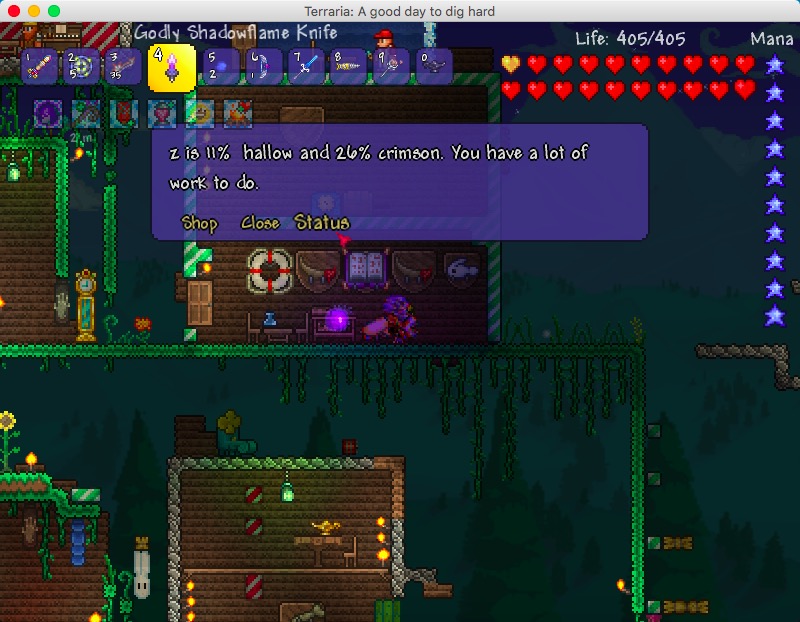Click the purple face buff icon

[48, 113]
